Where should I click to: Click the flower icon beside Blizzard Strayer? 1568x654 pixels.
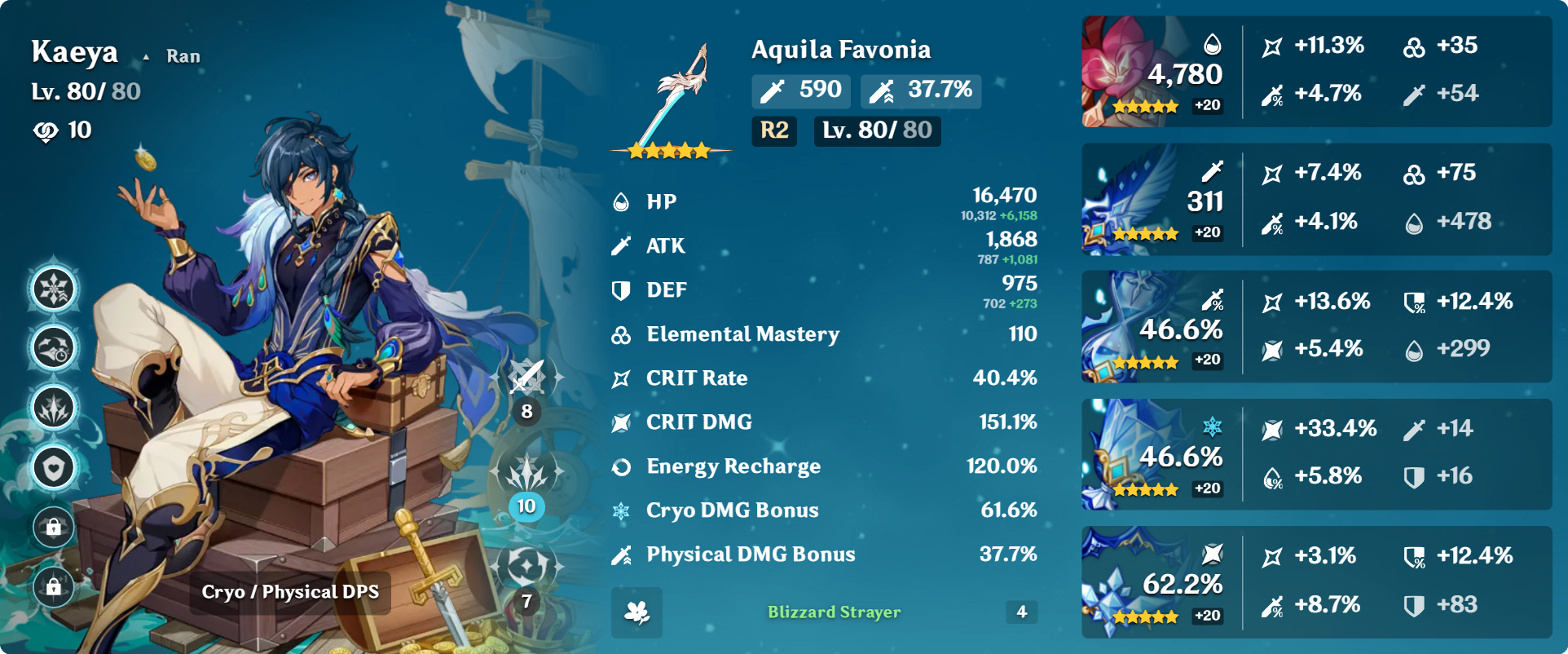pyautogui.click(x=636, y=612)
